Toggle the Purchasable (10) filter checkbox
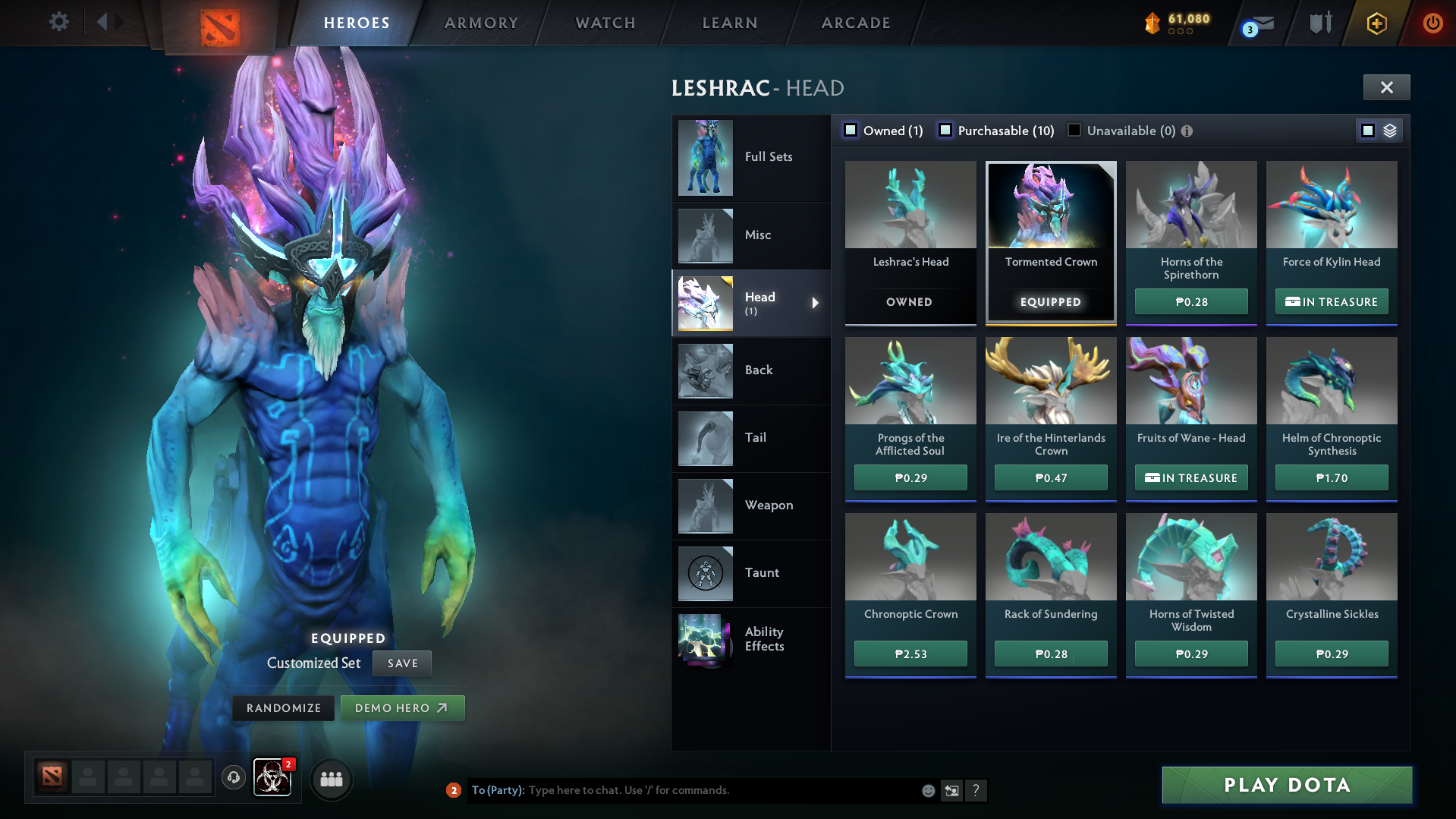This screenshot has width=1456, height=819. pyautogui.click(x=945, y=130)
